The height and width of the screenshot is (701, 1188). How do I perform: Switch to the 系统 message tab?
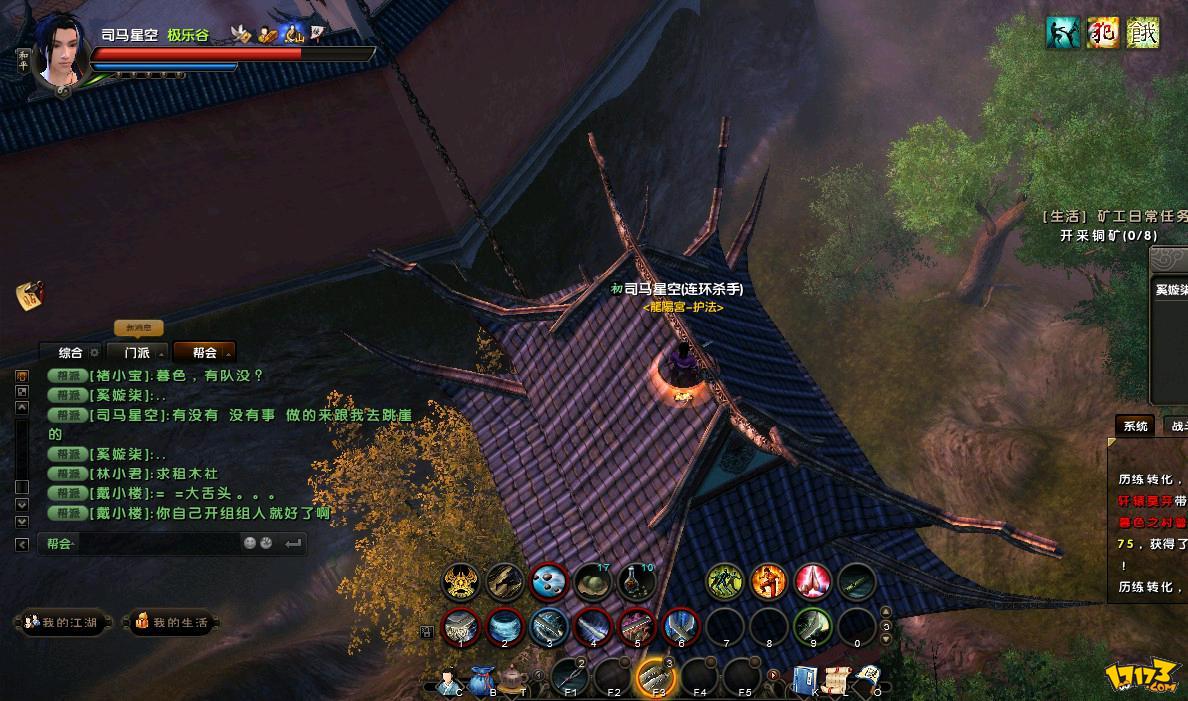(x=1135, y=426)
